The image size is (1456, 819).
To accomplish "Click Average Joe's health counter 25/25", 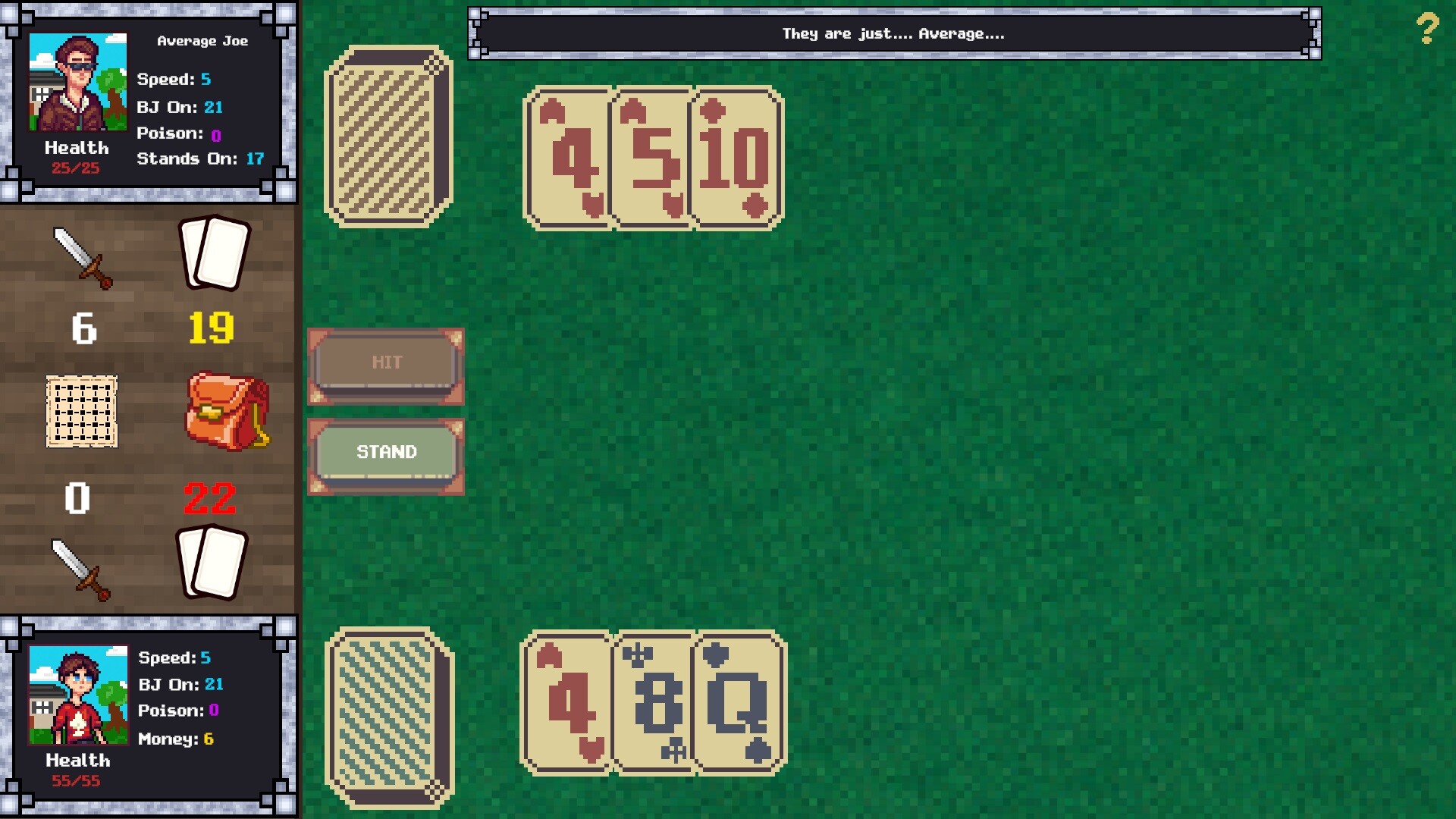I will (x=76, y=168).
